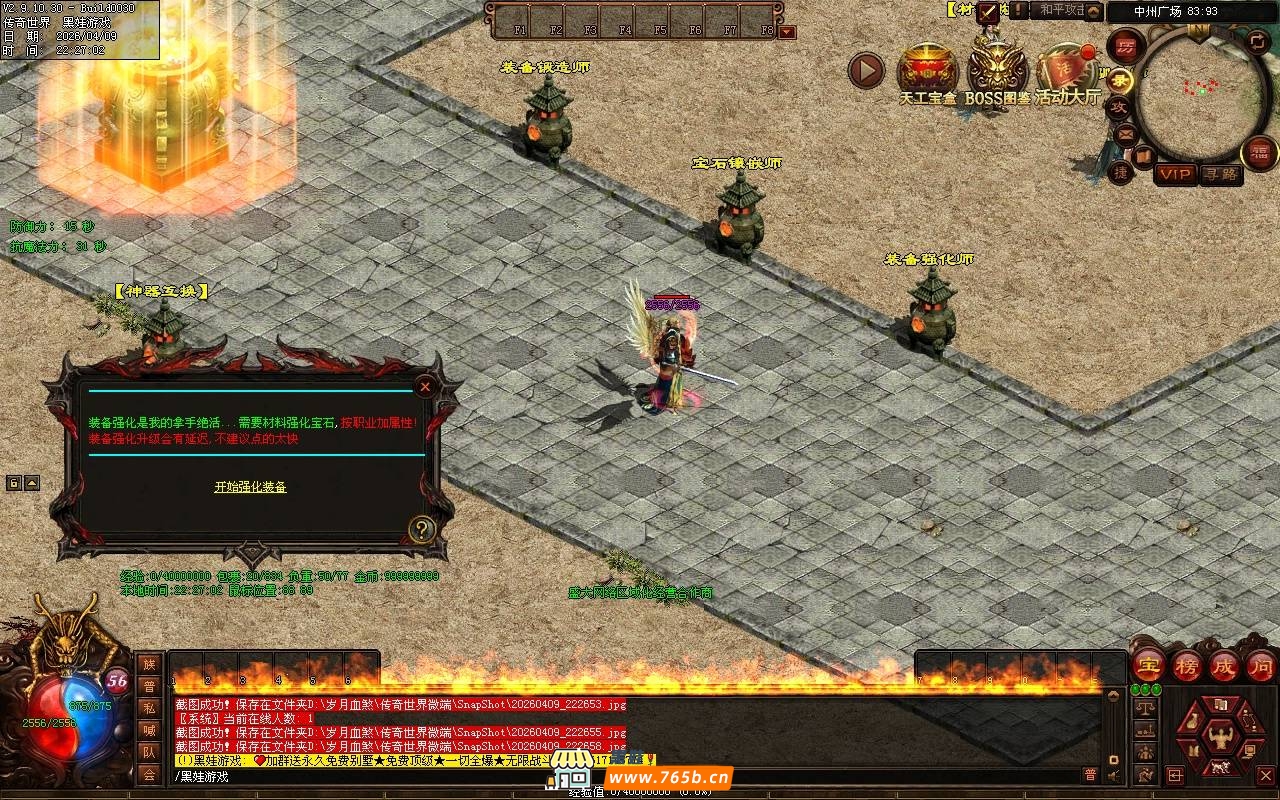Switch chat to 私 private channel

149,708
